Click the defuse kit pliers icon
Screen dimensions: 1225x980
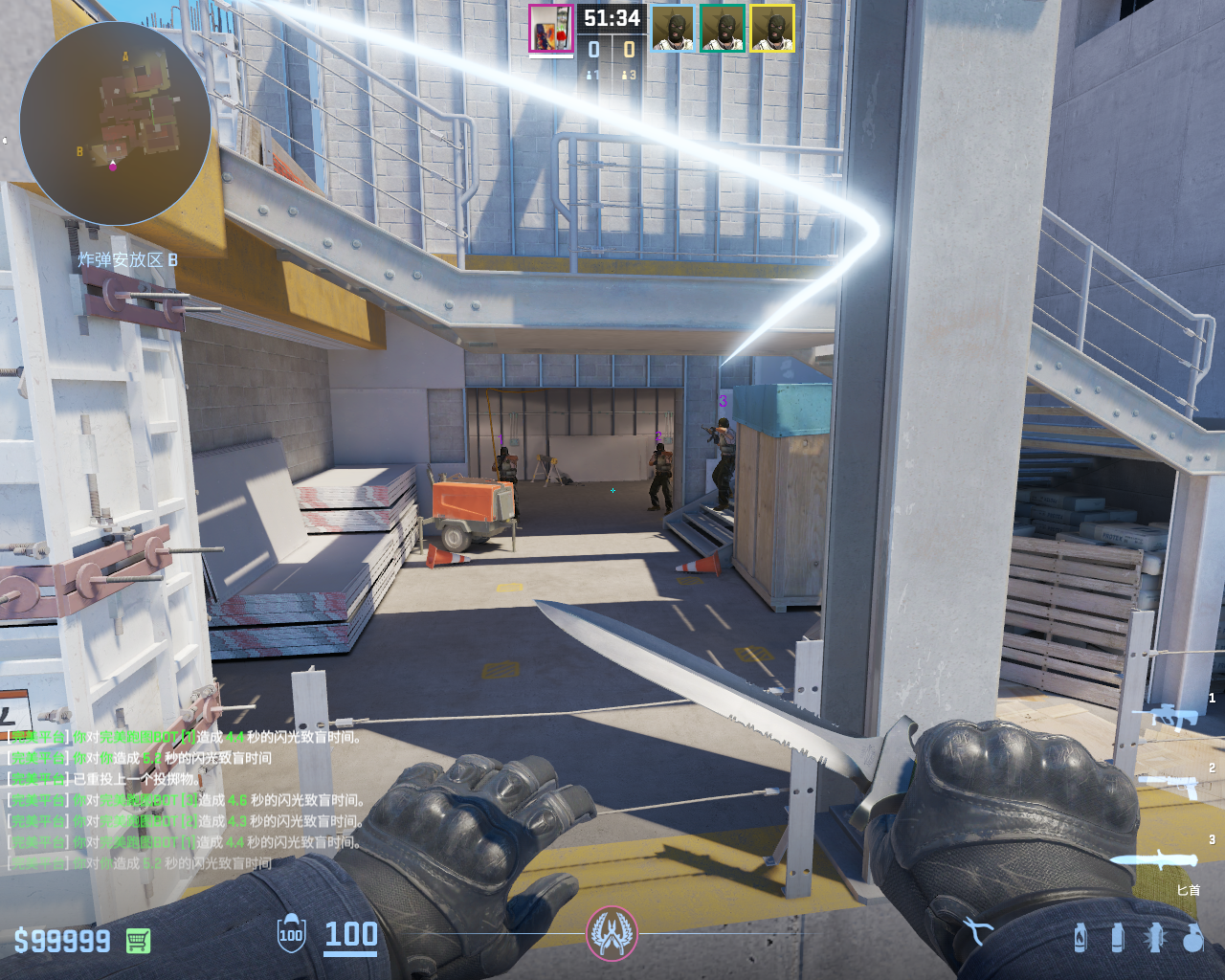point(975,930)
